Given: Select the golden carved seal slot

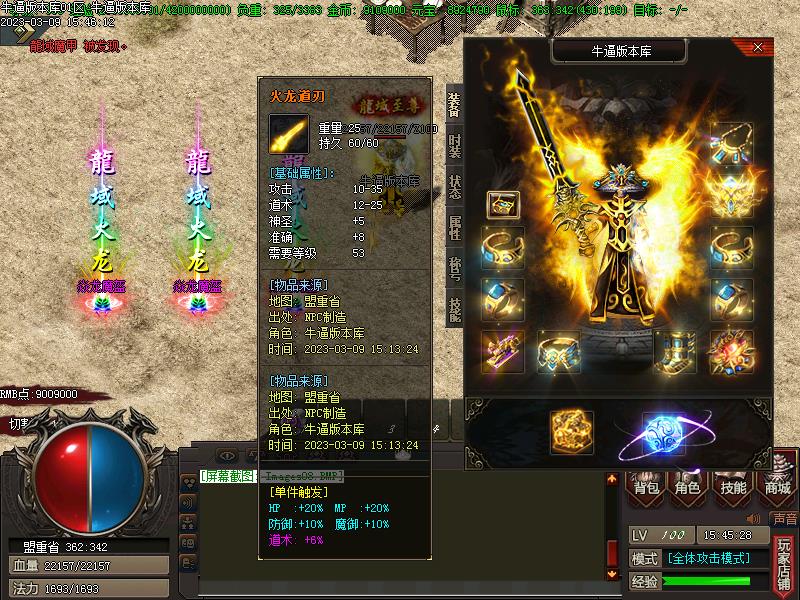Looking at the screenshot, I should coord(571,433).
